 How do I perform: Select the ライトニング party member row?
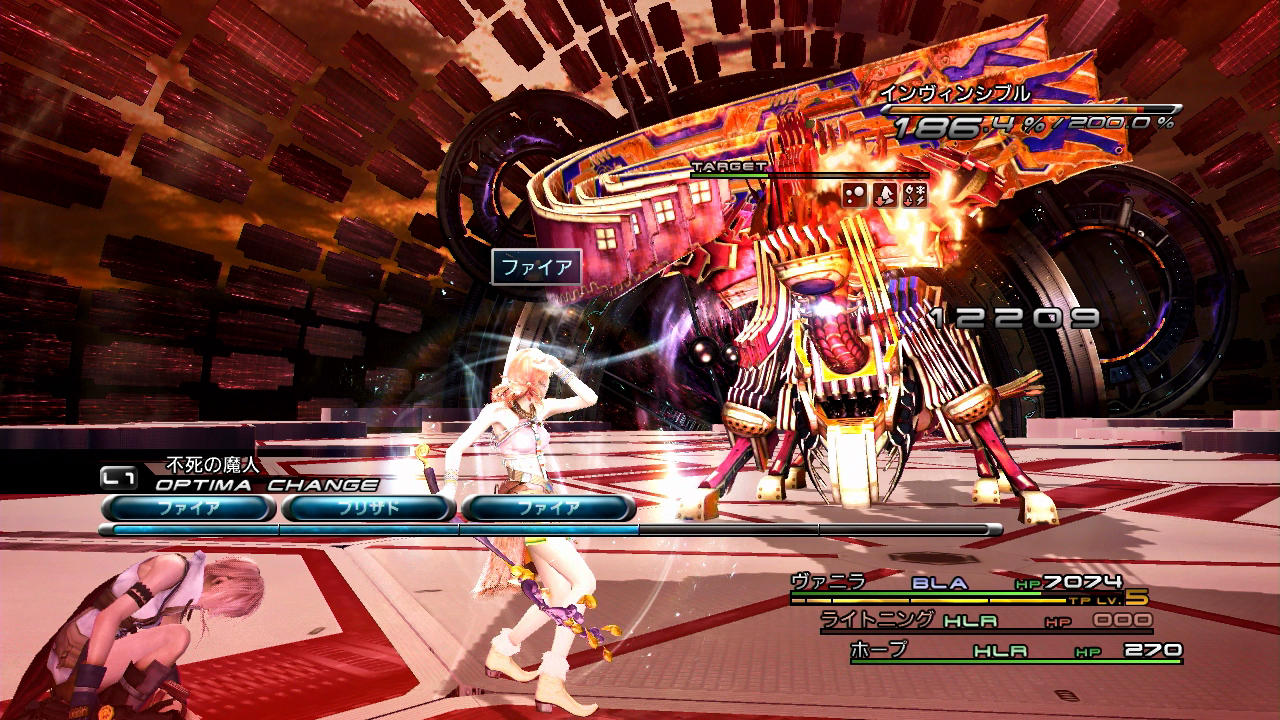pos(878,620)
